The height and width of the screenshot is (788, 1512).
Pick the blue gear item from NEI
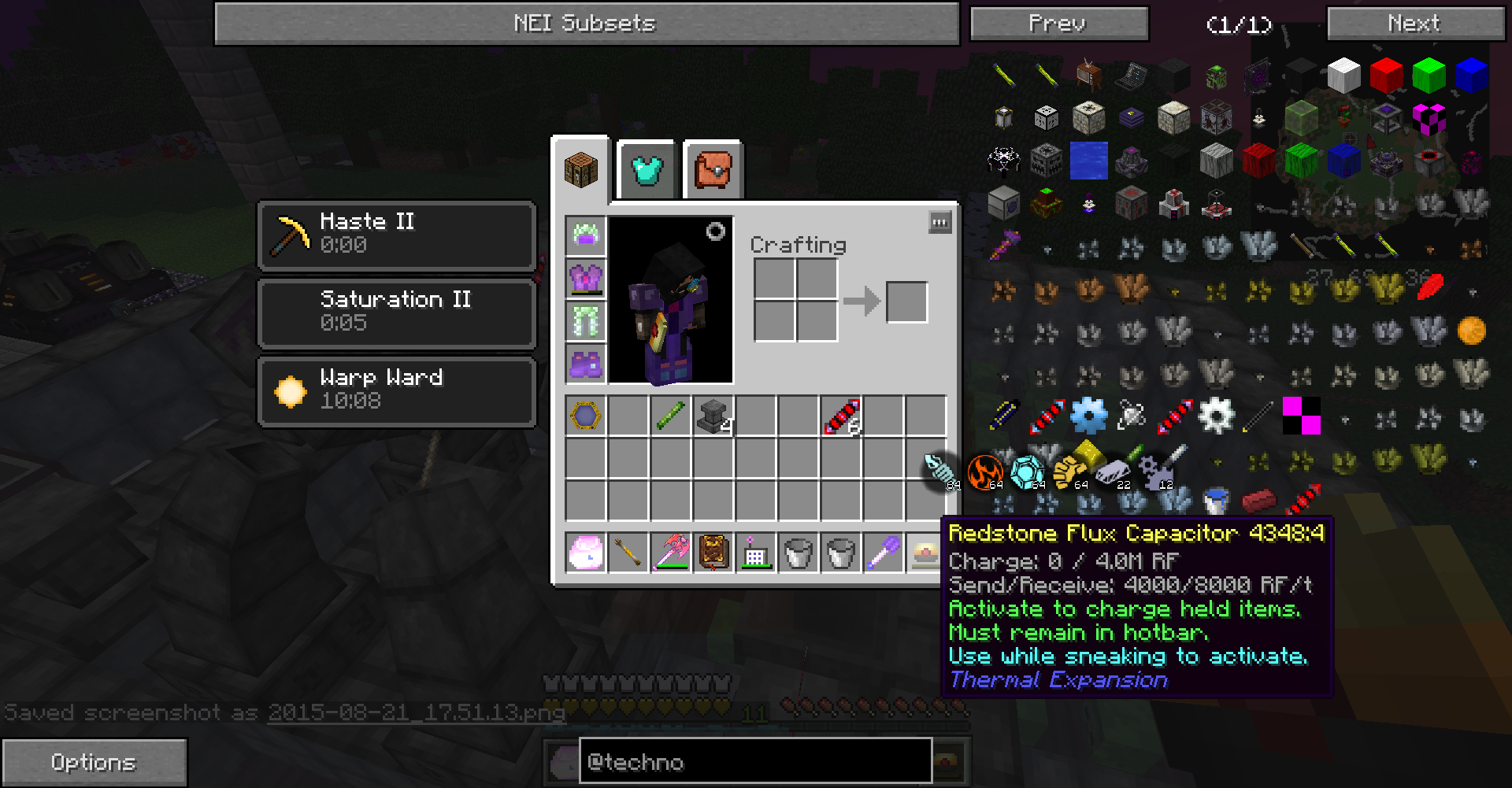pyautogui.click(x=1089, y=416)
